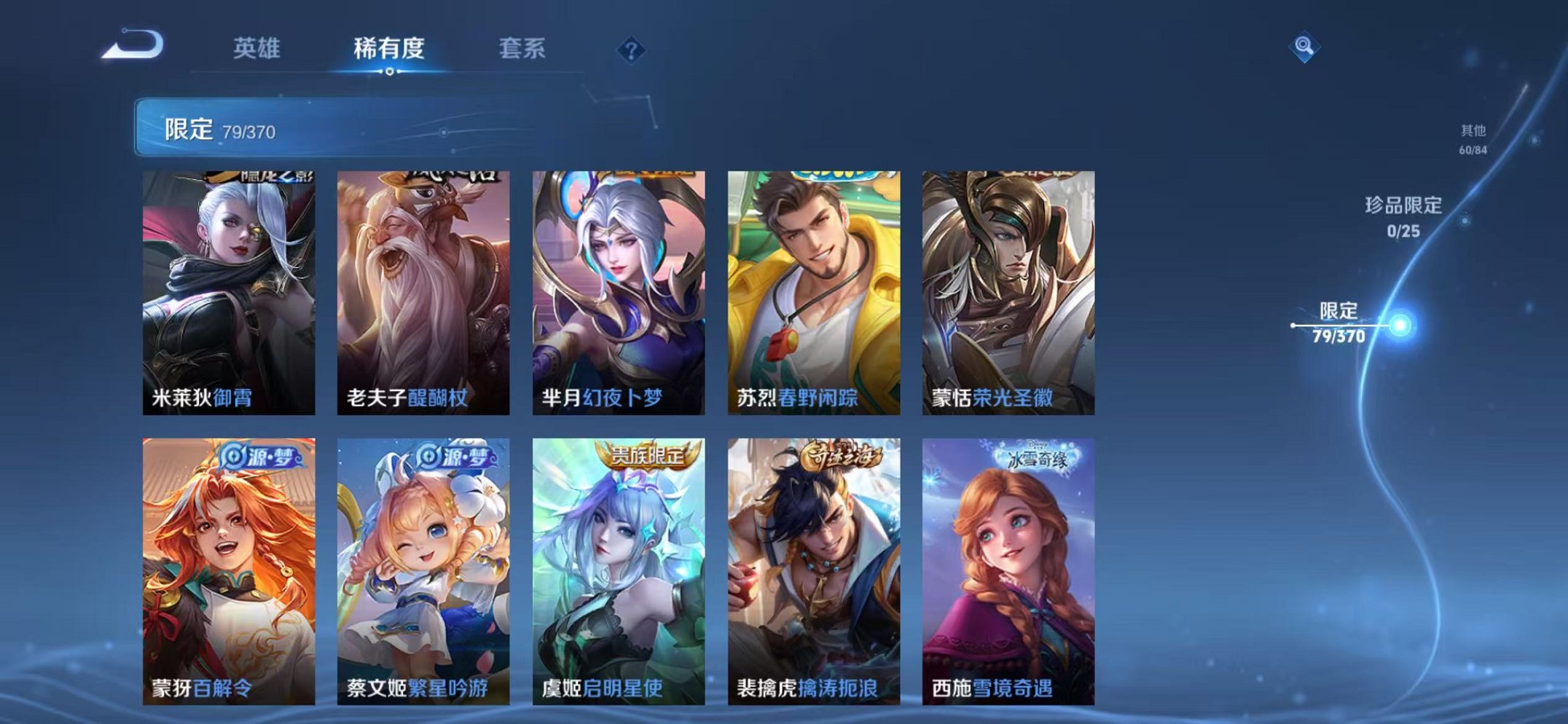Image resolution: width=1568 pixels, height=724 pixels.
Task: Open the 套系 tab
Action: pyautogui.click(x=524, y=46)
